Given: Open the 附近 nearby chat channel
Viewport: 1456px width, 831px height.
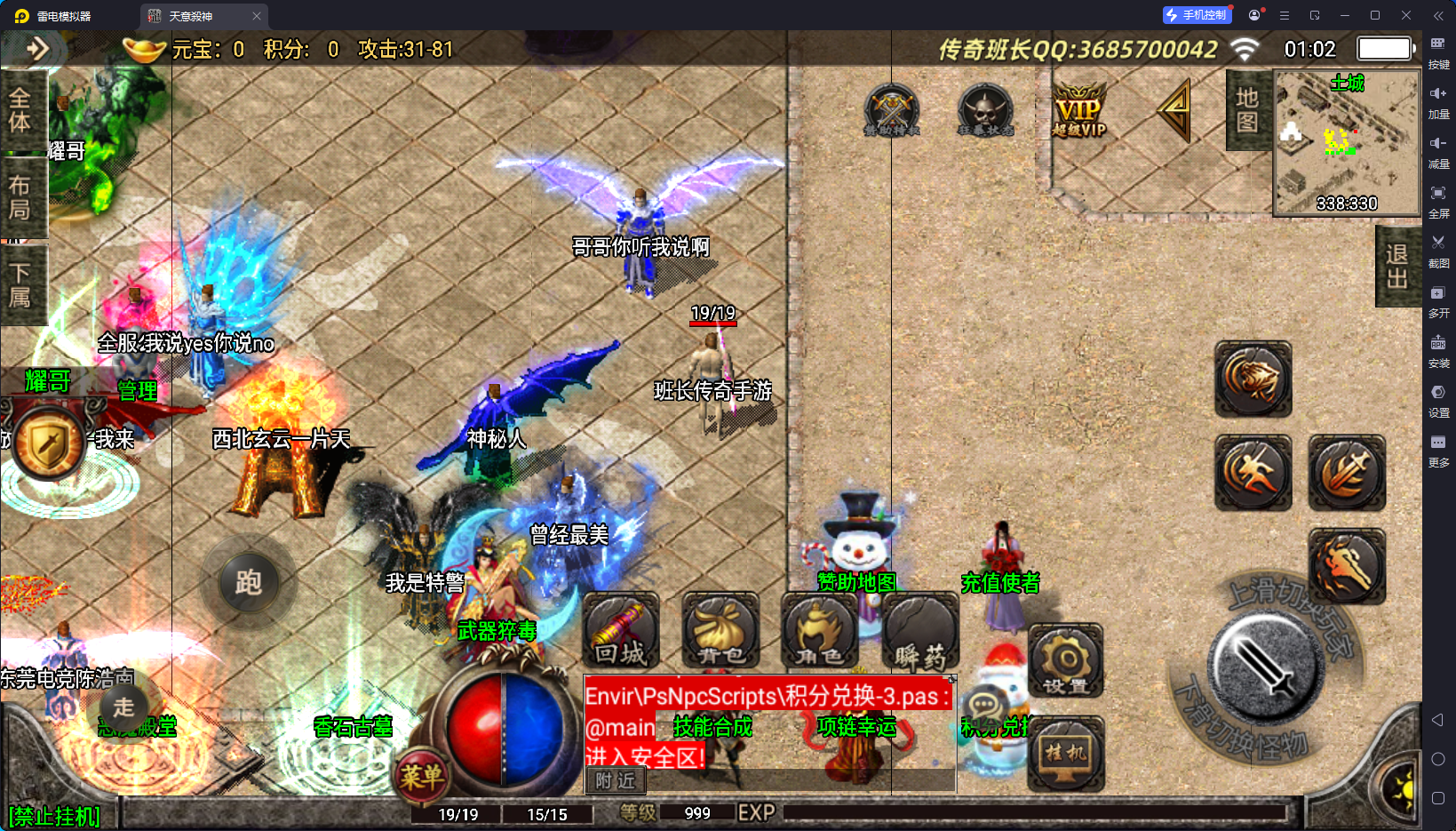Looking at the screenshot, I should 615,780.
